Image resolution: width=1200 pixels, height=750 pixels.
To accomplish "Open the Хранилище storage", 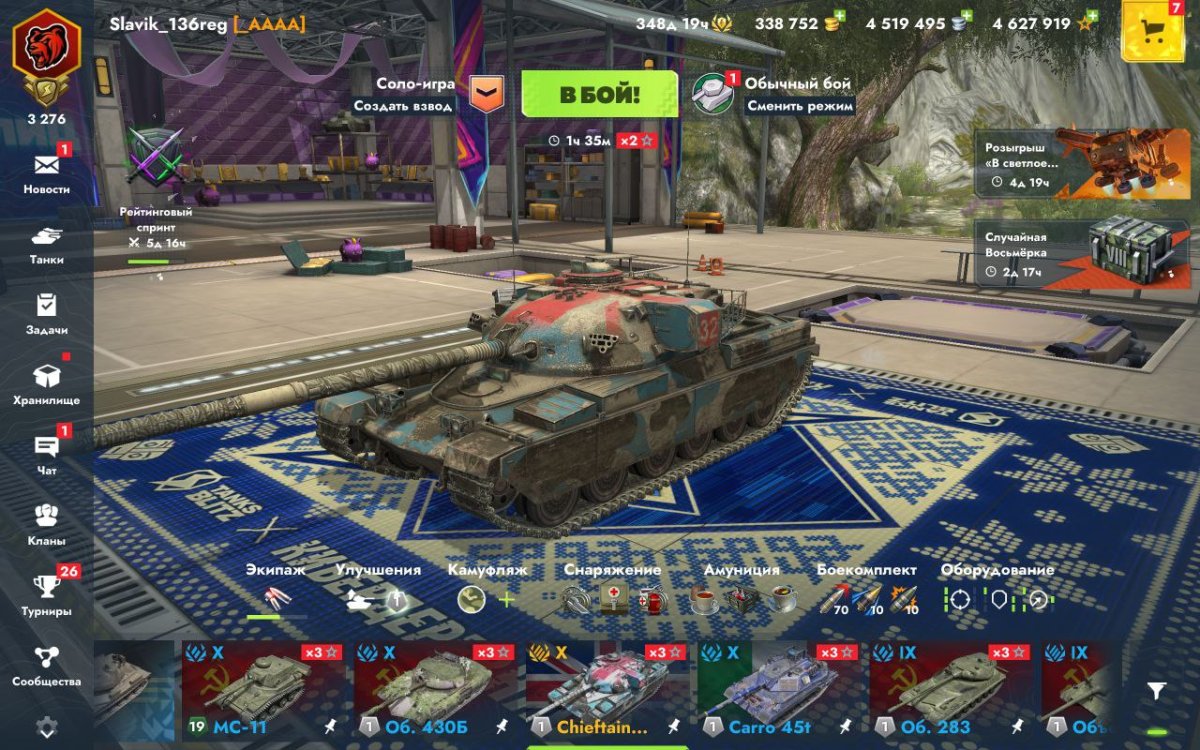I will [x=47, y=383].
